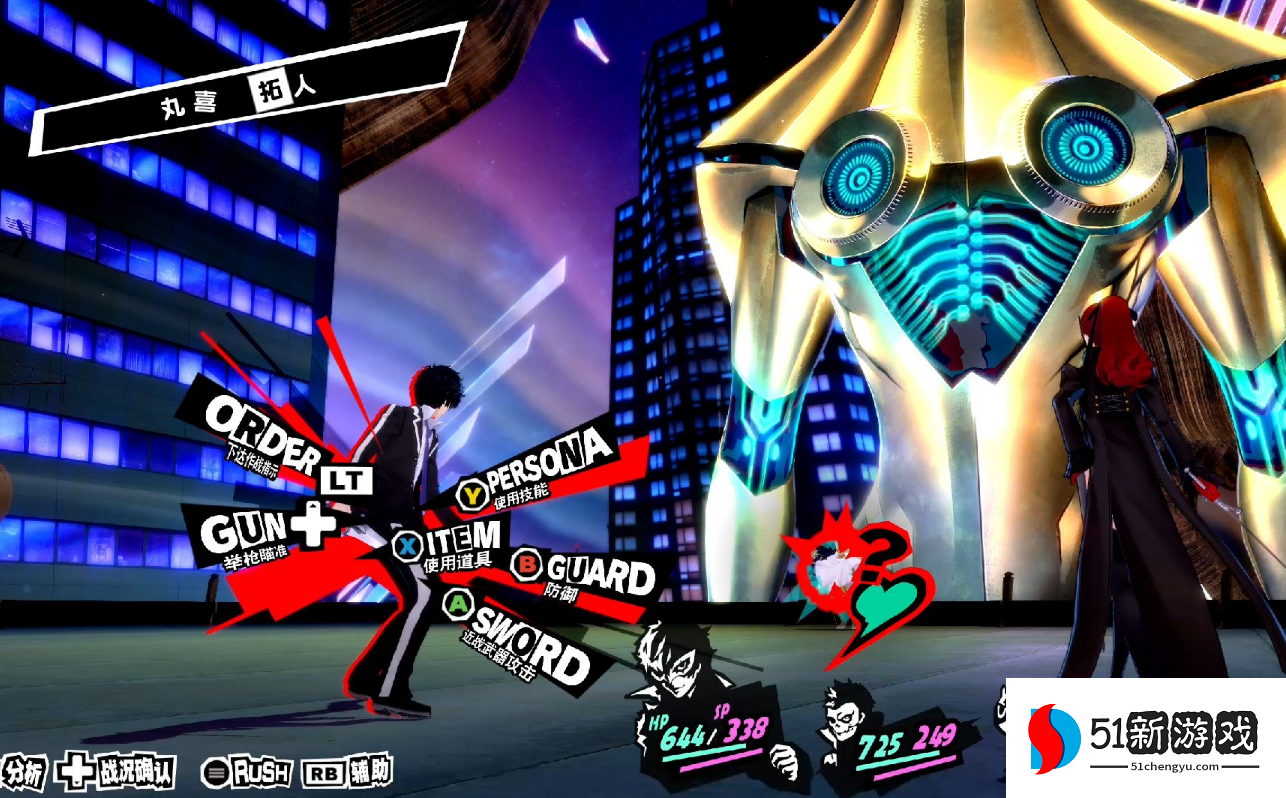
Task: Open the 战况确认 battle status option
Action: pyautogui.click(x=120, y=772)
